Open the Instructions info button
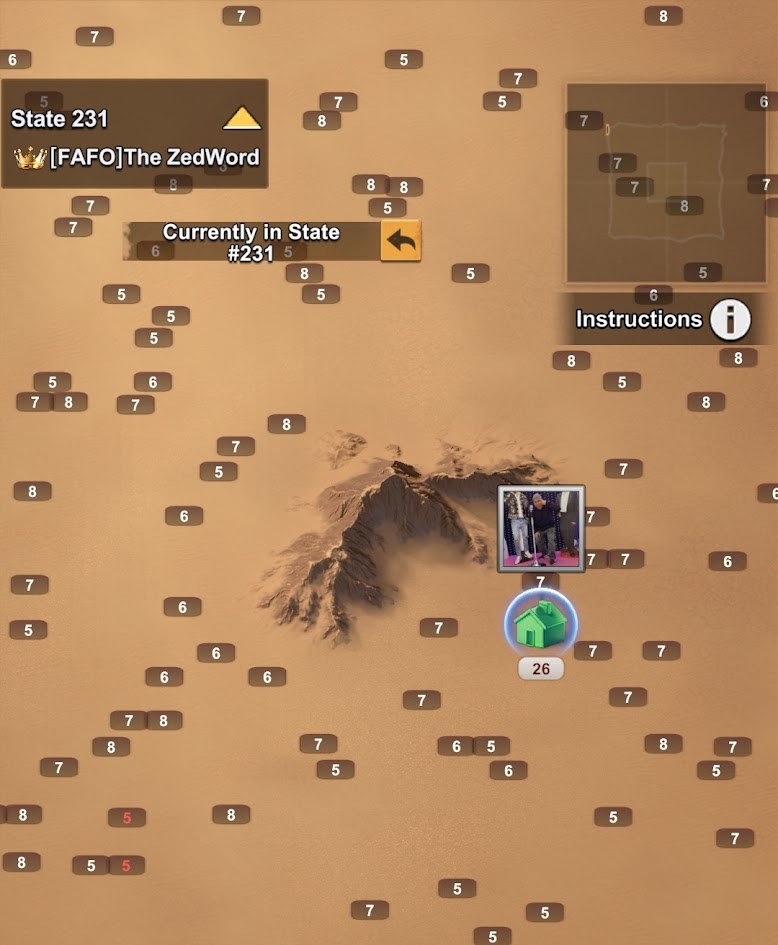The image size is (778, 945). (x=730, y=320)
